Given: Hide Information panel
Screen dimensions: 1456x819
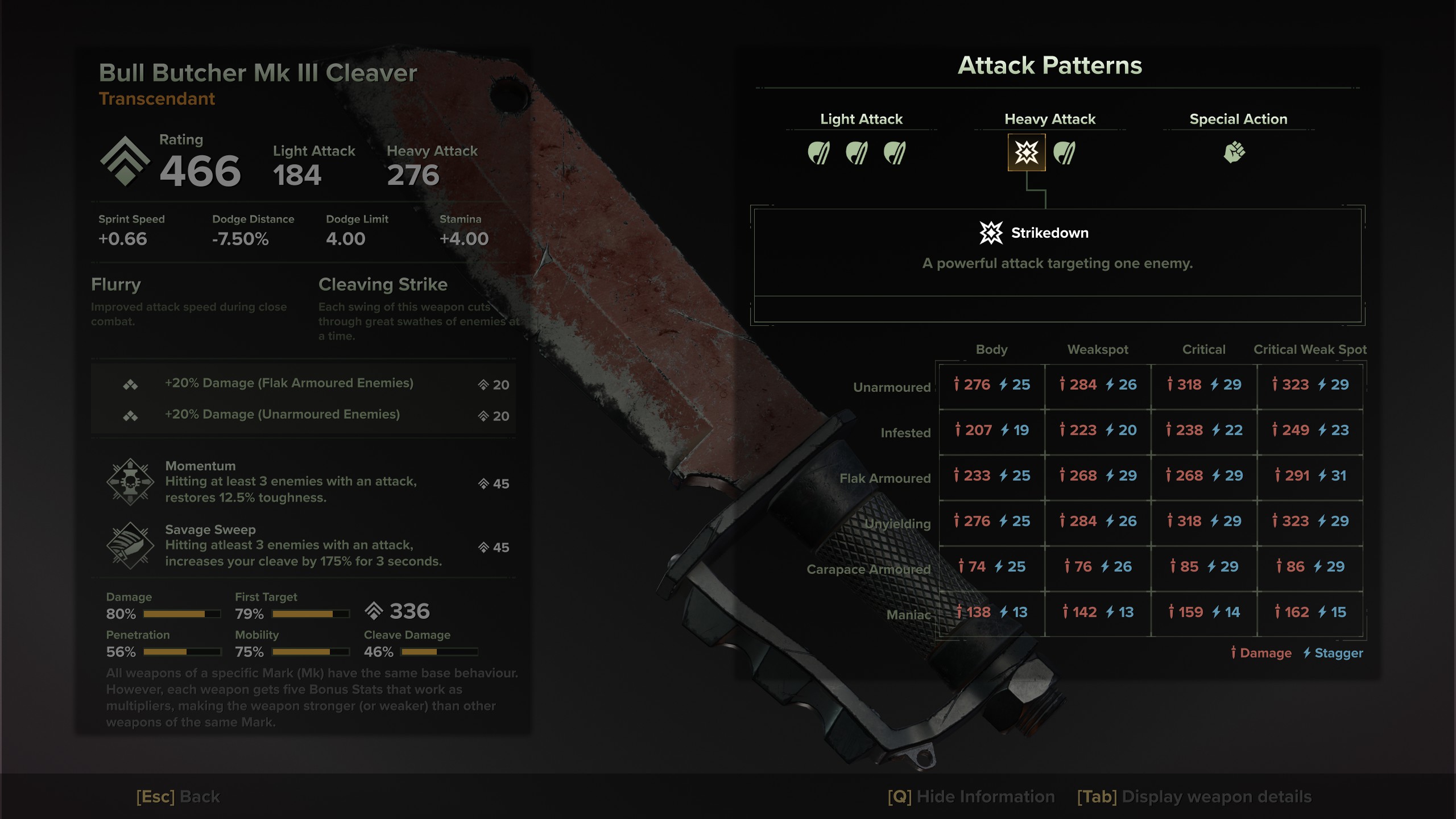Looking at the screenshot, I should (x=971, y=796).
